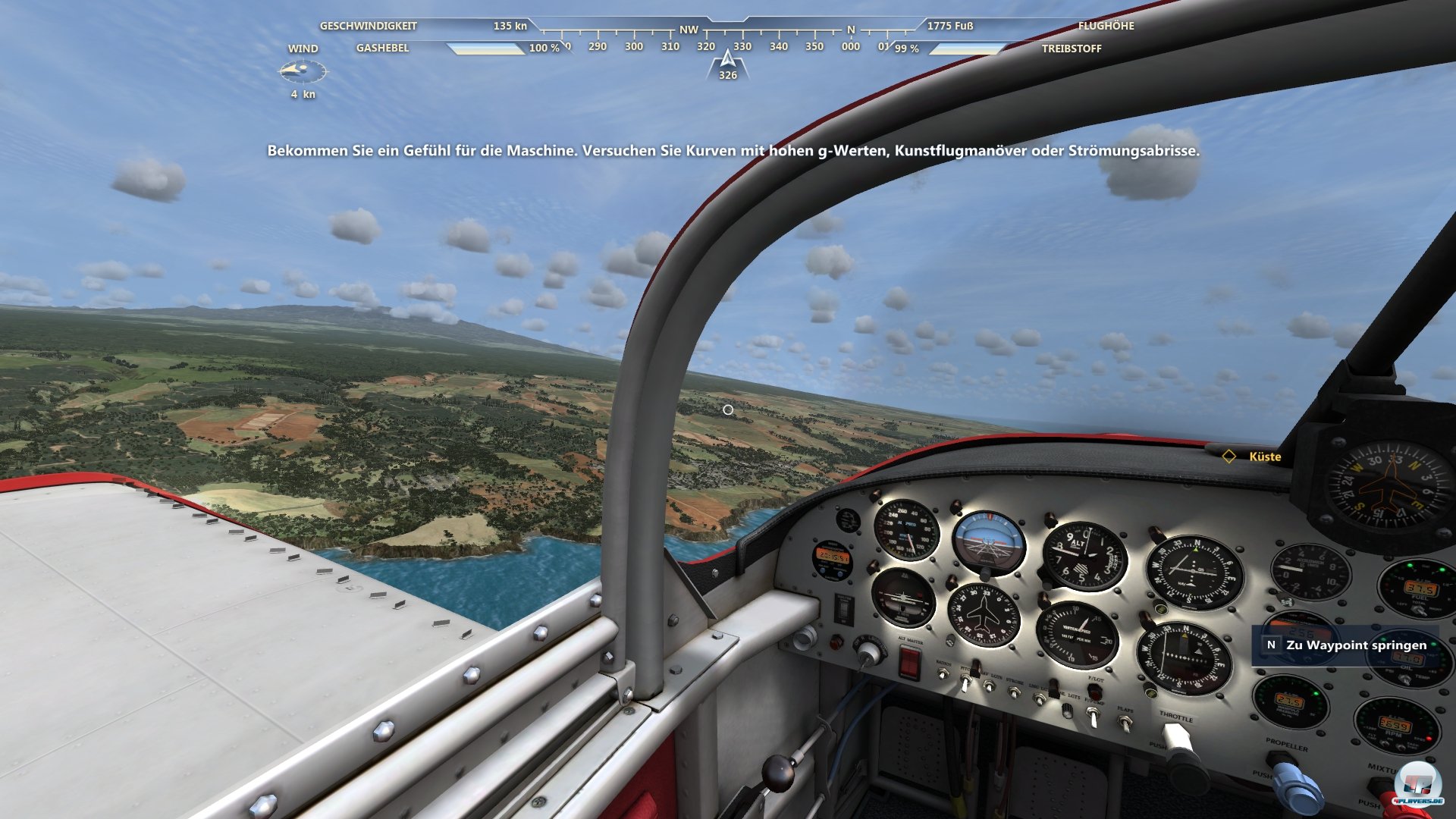Flip the RADIOS switch on the panel
This screenshot has height=819, width=1456.
point(943,673)
